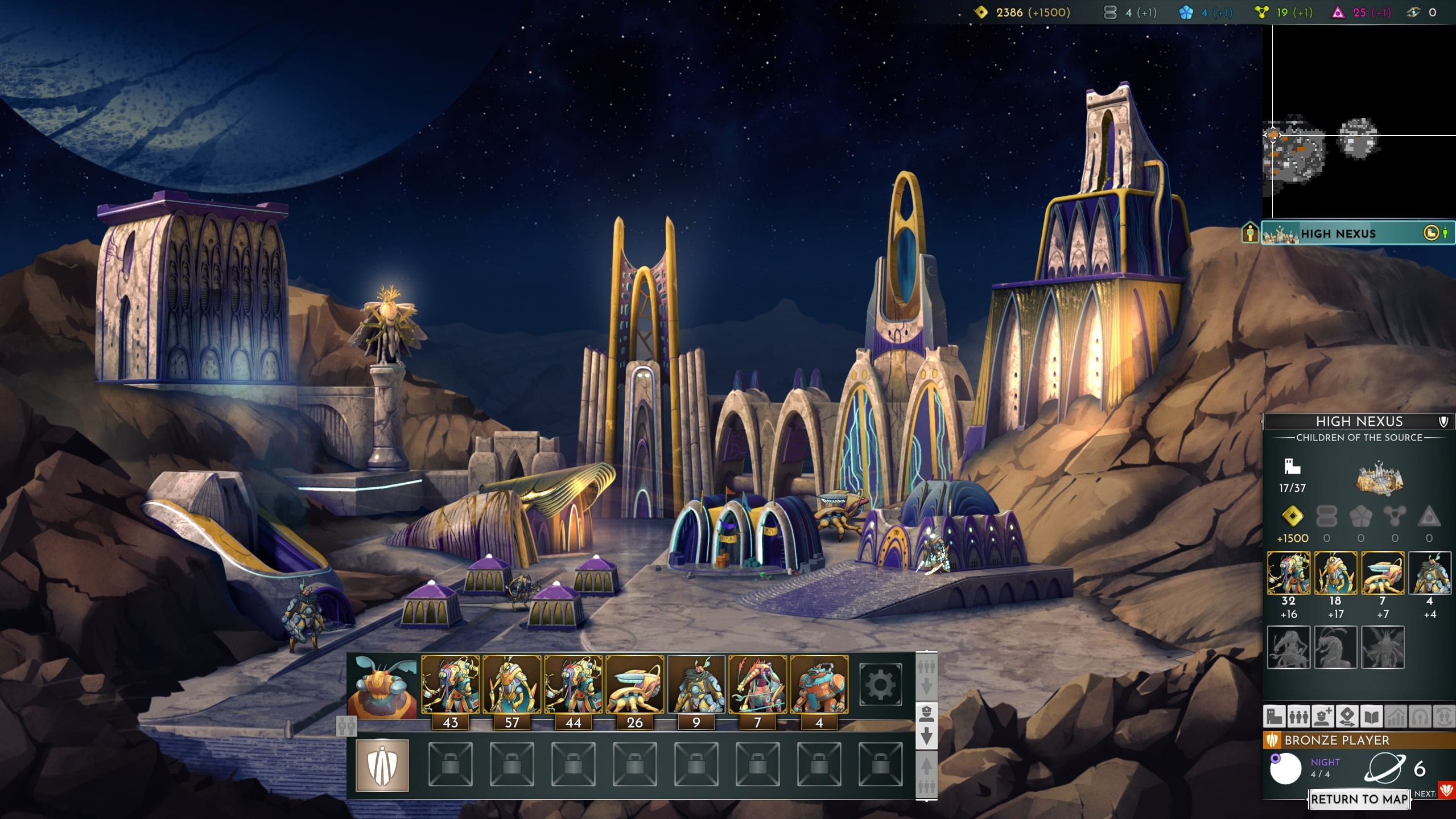This screenshot has height=819, width=1456.
Task: Open the marketplace trade icon
Action: (1347, 717)
